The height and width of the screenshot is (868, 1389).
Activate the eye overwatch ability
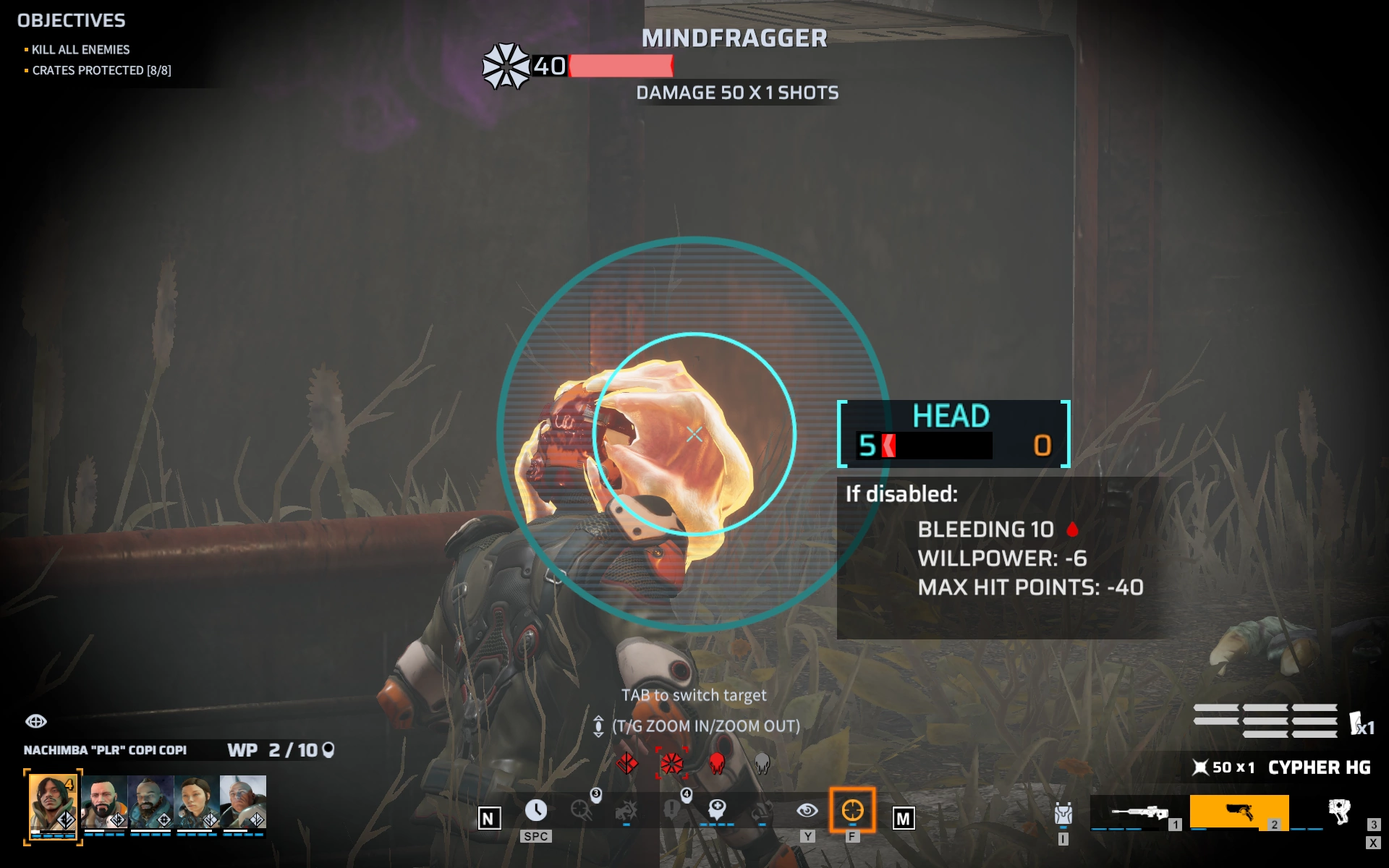coord(807,810)
